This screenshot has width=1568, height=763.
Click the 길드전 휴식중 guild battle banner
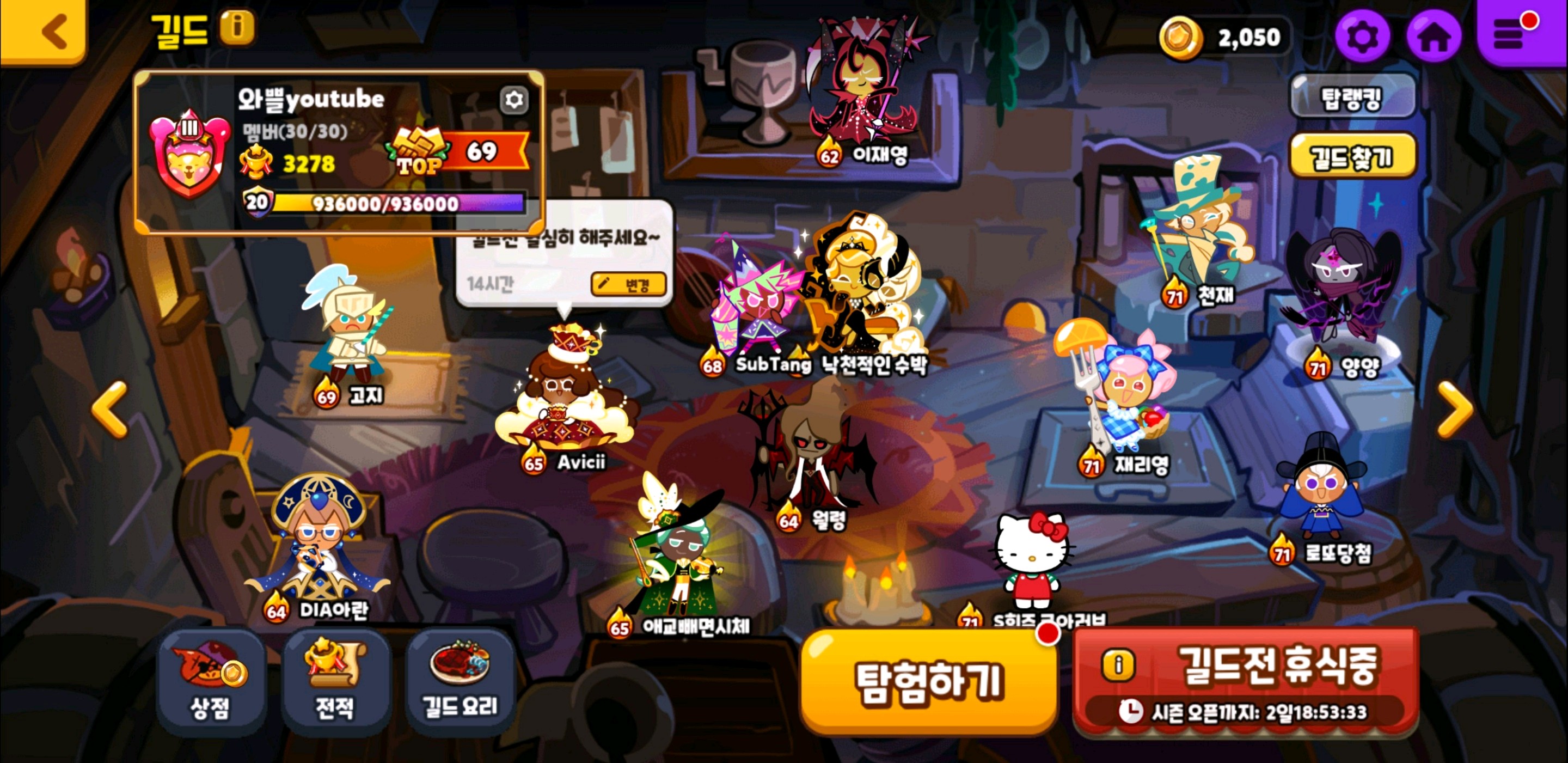[x=1245, y=681]
